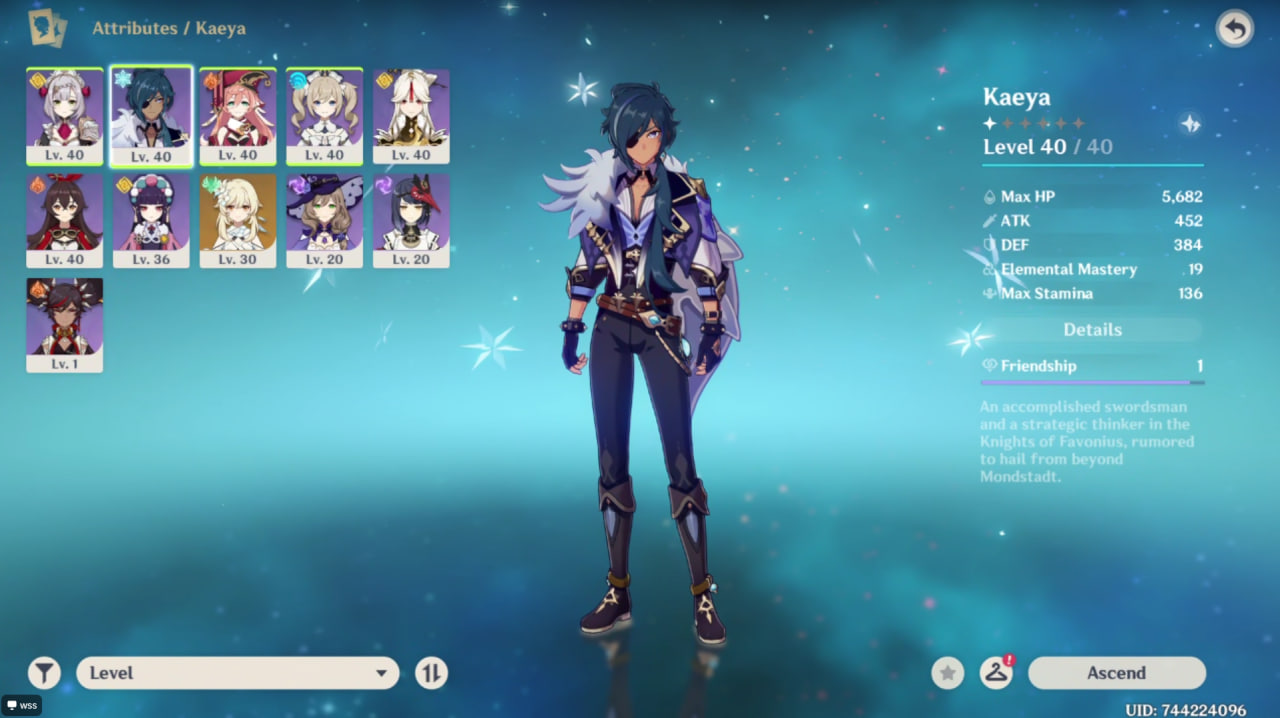Open the character filter funnel

[44, 673]
